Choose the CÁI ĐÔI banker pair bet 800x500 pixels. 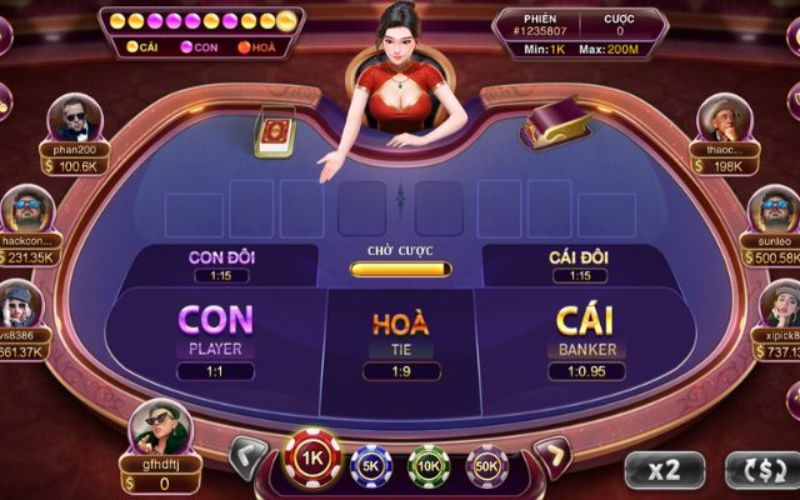(x=579, y=264)
